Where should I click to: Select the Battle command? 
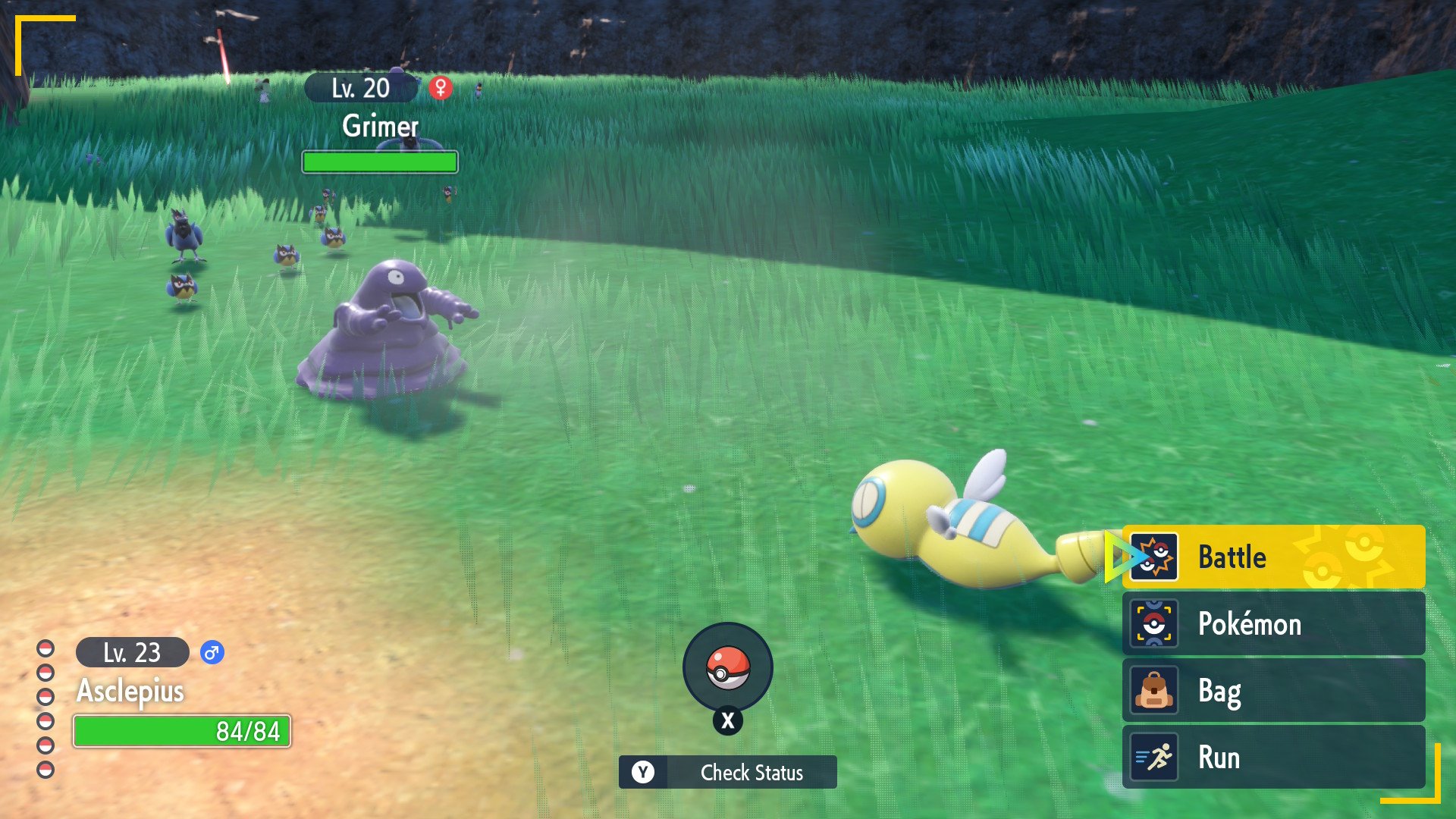tap(1272, 557)
